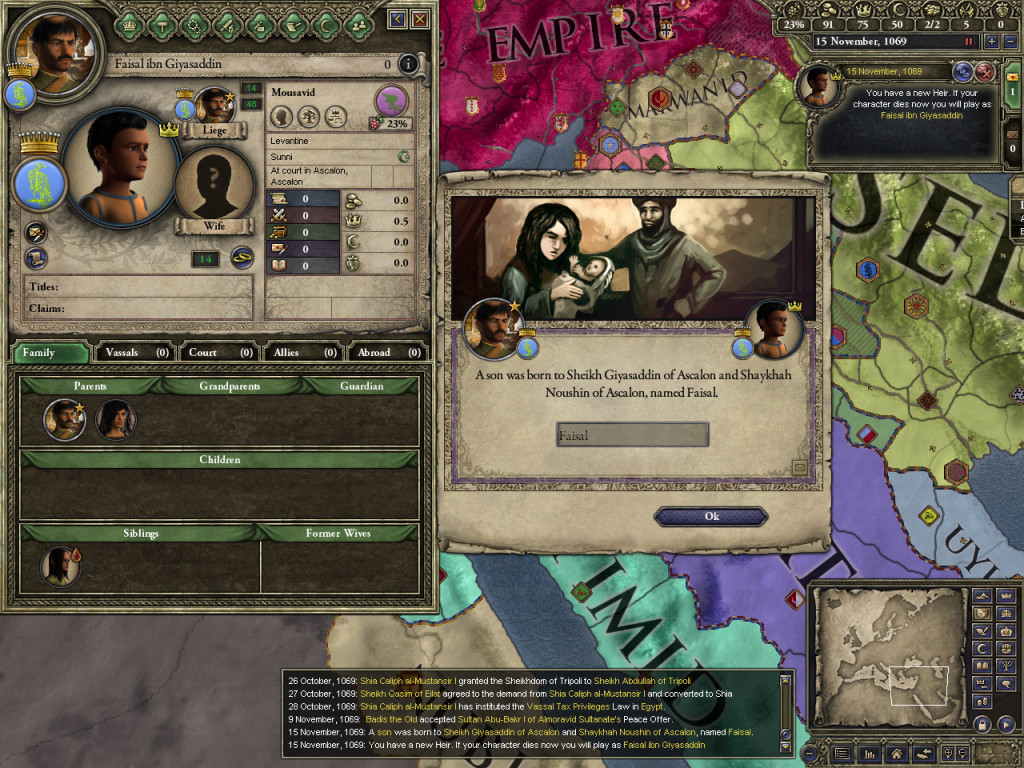Open the sibling's portrait under Siblings
1024x768 pixels.
[60, 566]
